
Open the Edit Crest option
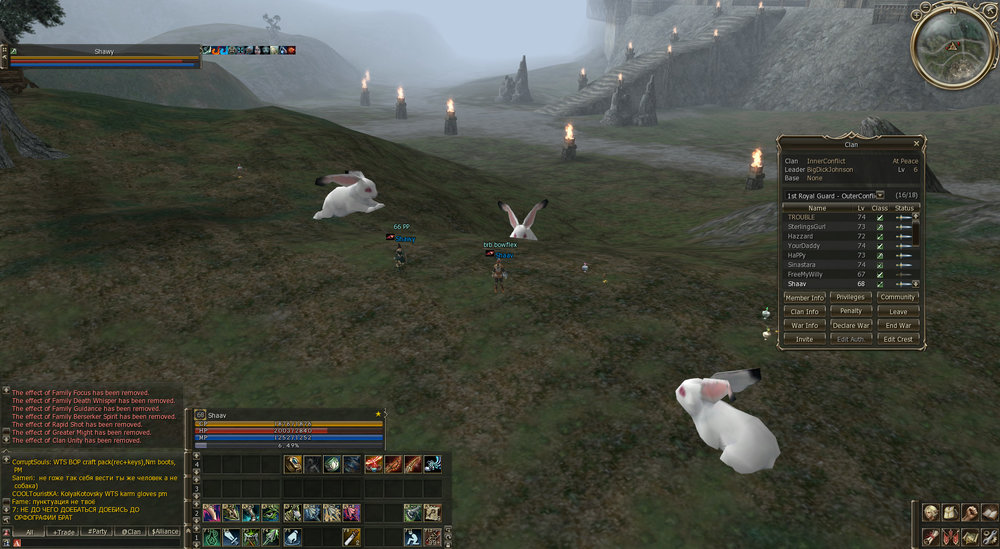(x=898, y=339)
